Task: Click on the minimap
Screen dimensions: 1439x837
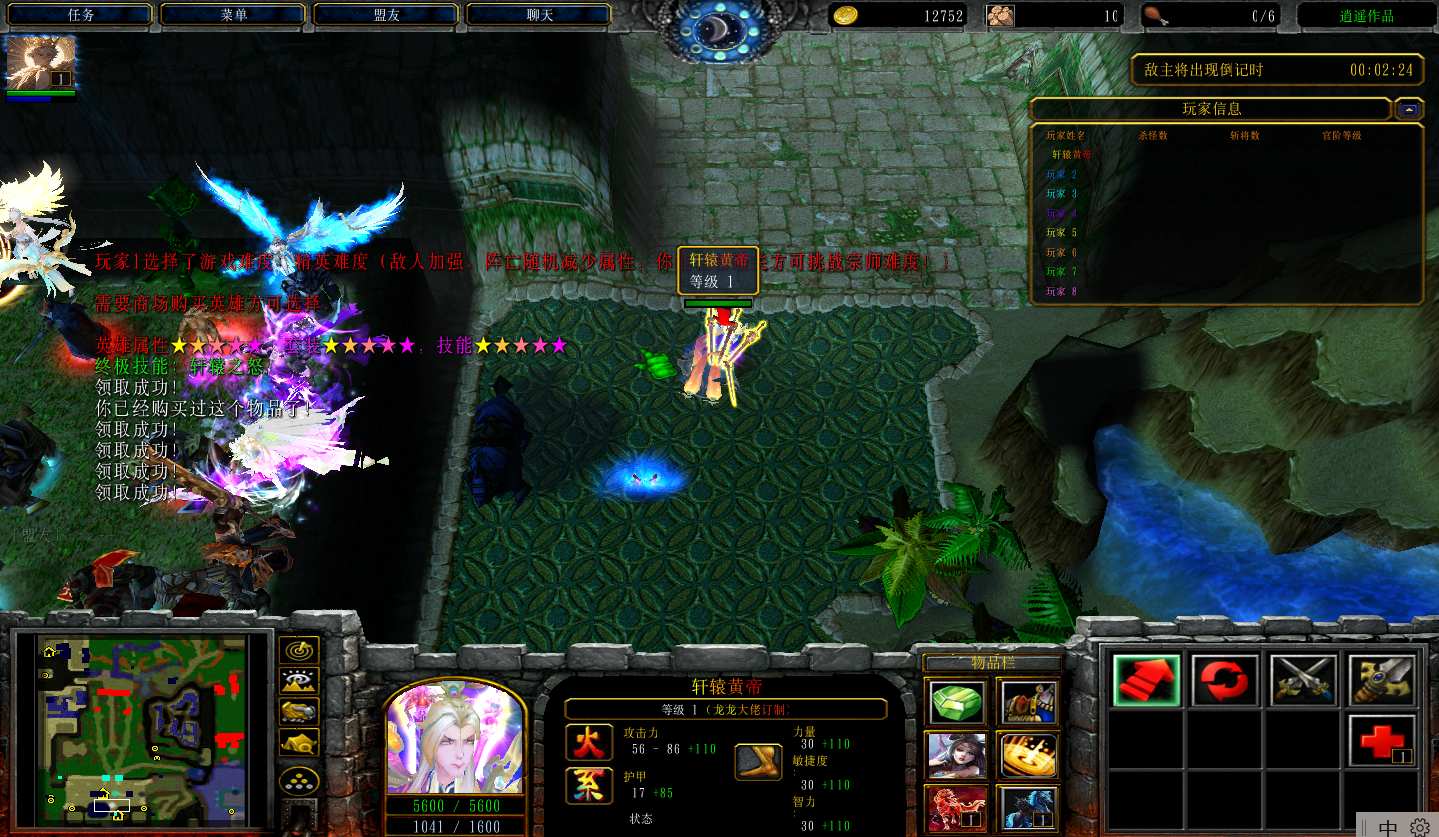Action: click(x=140, y=732)
